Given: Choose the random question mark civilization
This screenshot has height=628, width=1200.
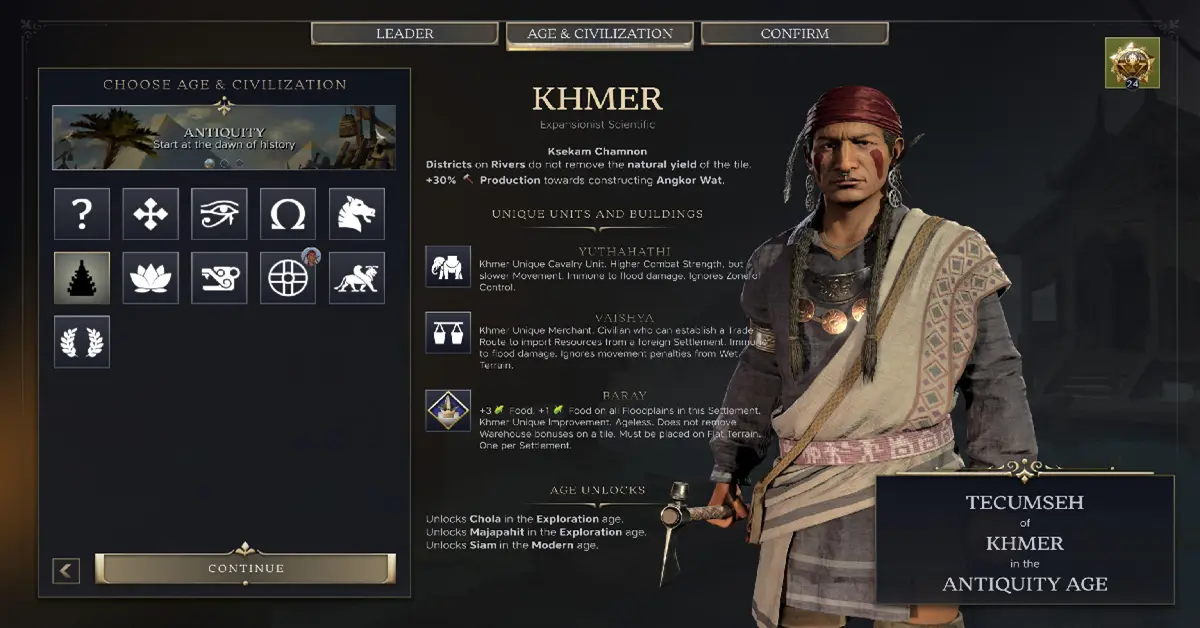Looking at the screenshot, I should [x=82, y=214].
